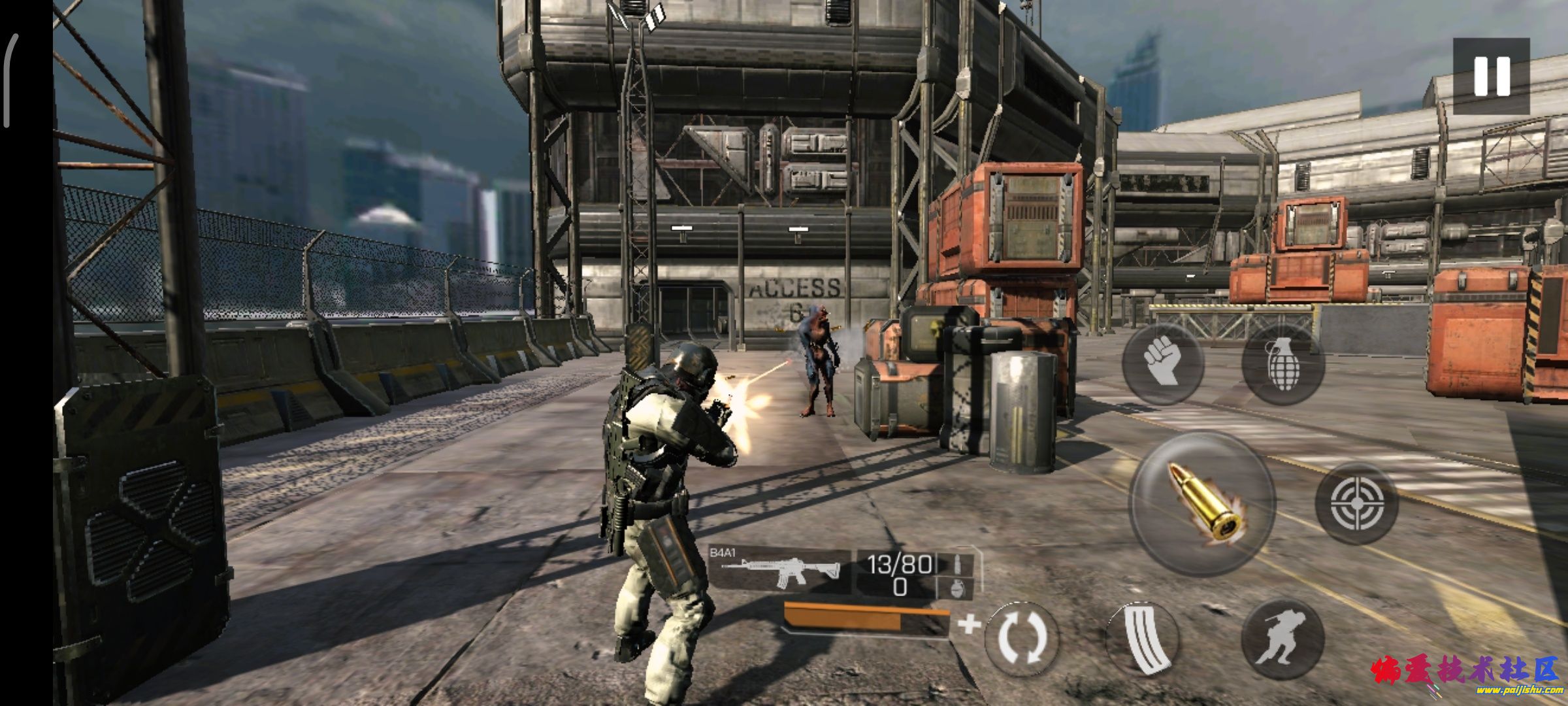Screen dimensions: 1568x706
Task: Activate the crouching soldier stance button
Action: [x=1282, y=639]
